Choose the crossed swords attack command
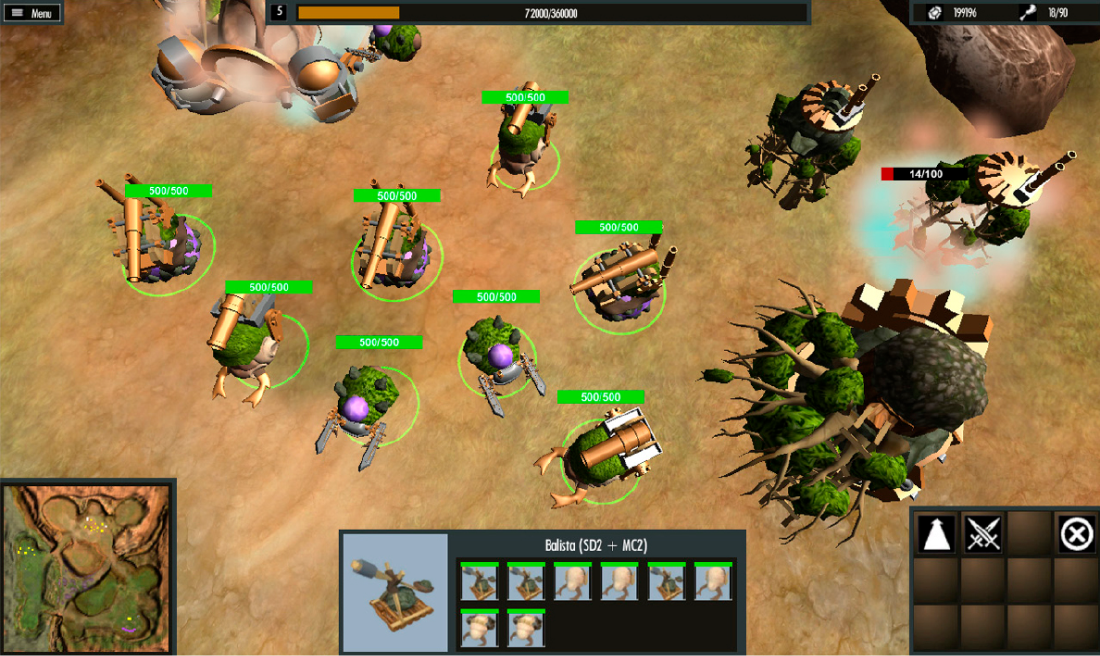 tap(983, 535)
